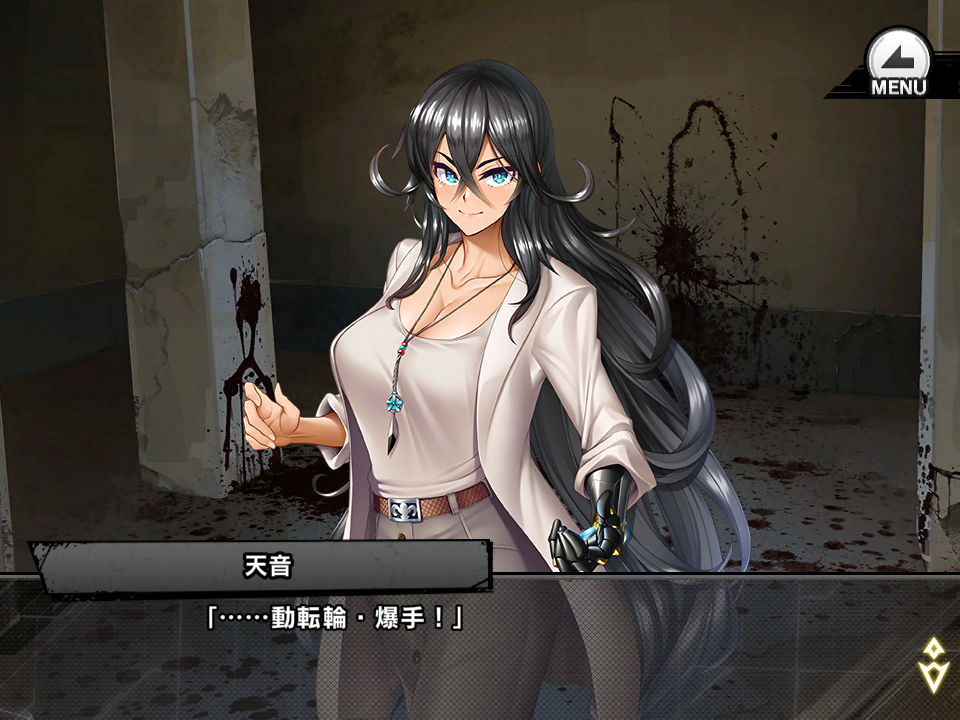Screen dimensions: 960x720
Task: Open the MENU button
Action: coord(897,63)
